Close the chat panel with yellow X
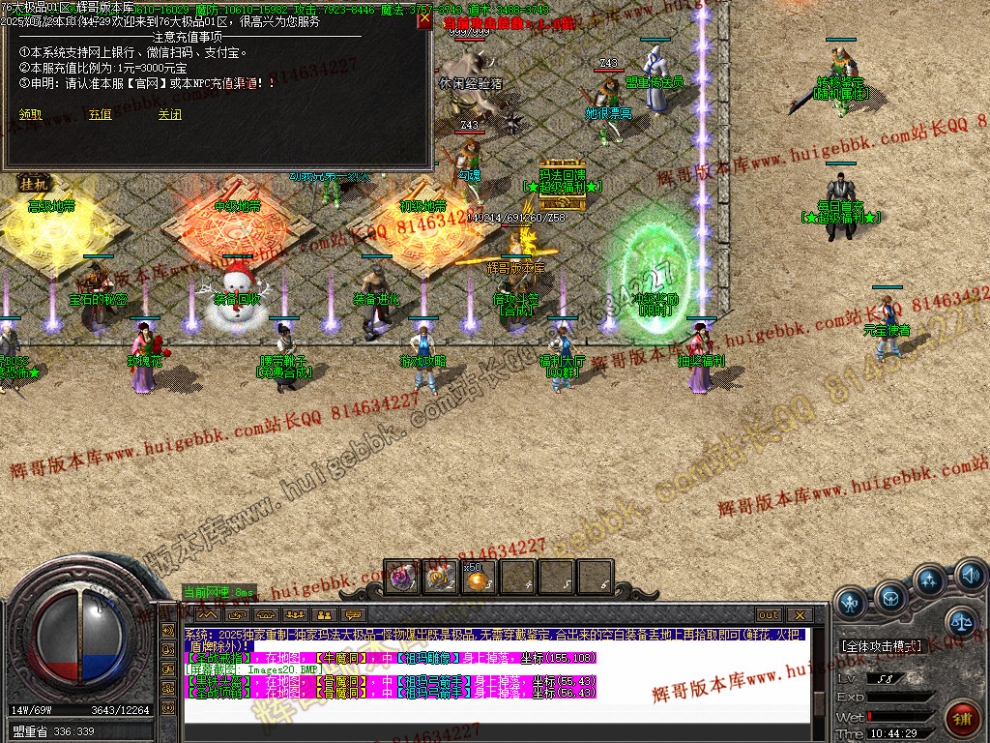Image resolution: width=990 pixels, height=743 pixels. pos(799,614)
